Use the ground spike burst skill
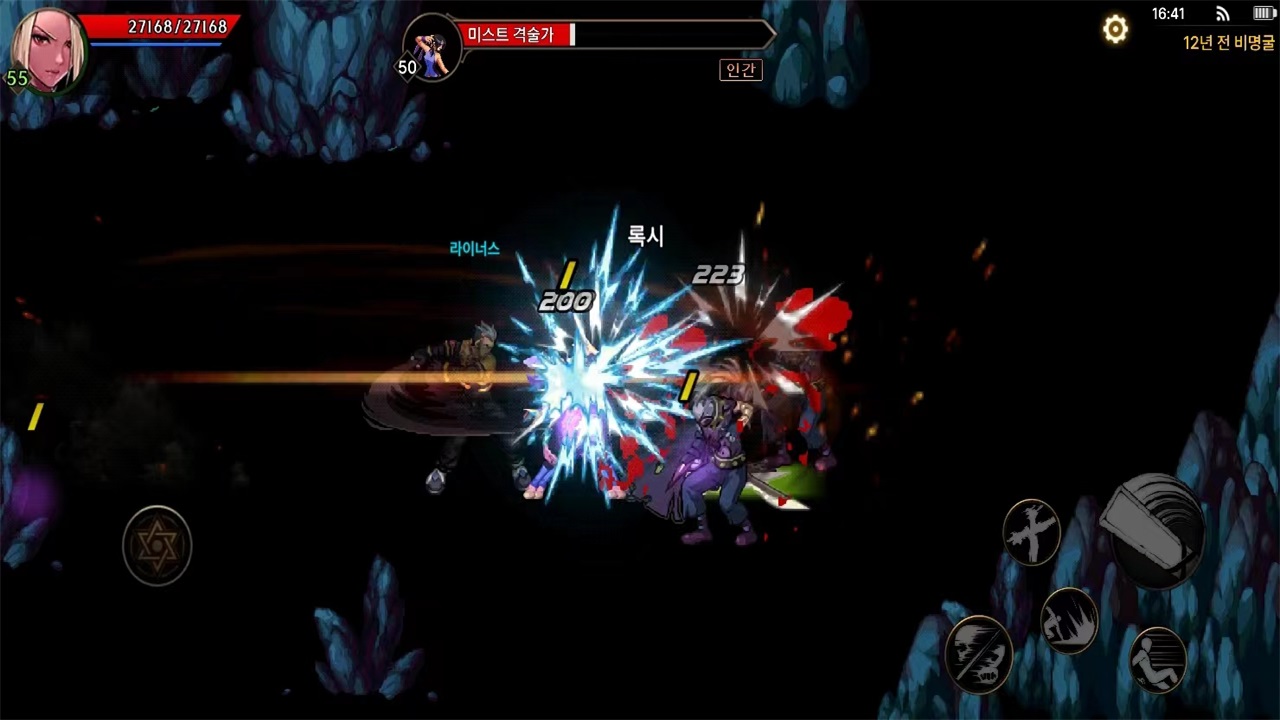This screenshot has height=720, width=1280. click(x=1069, y=621)
